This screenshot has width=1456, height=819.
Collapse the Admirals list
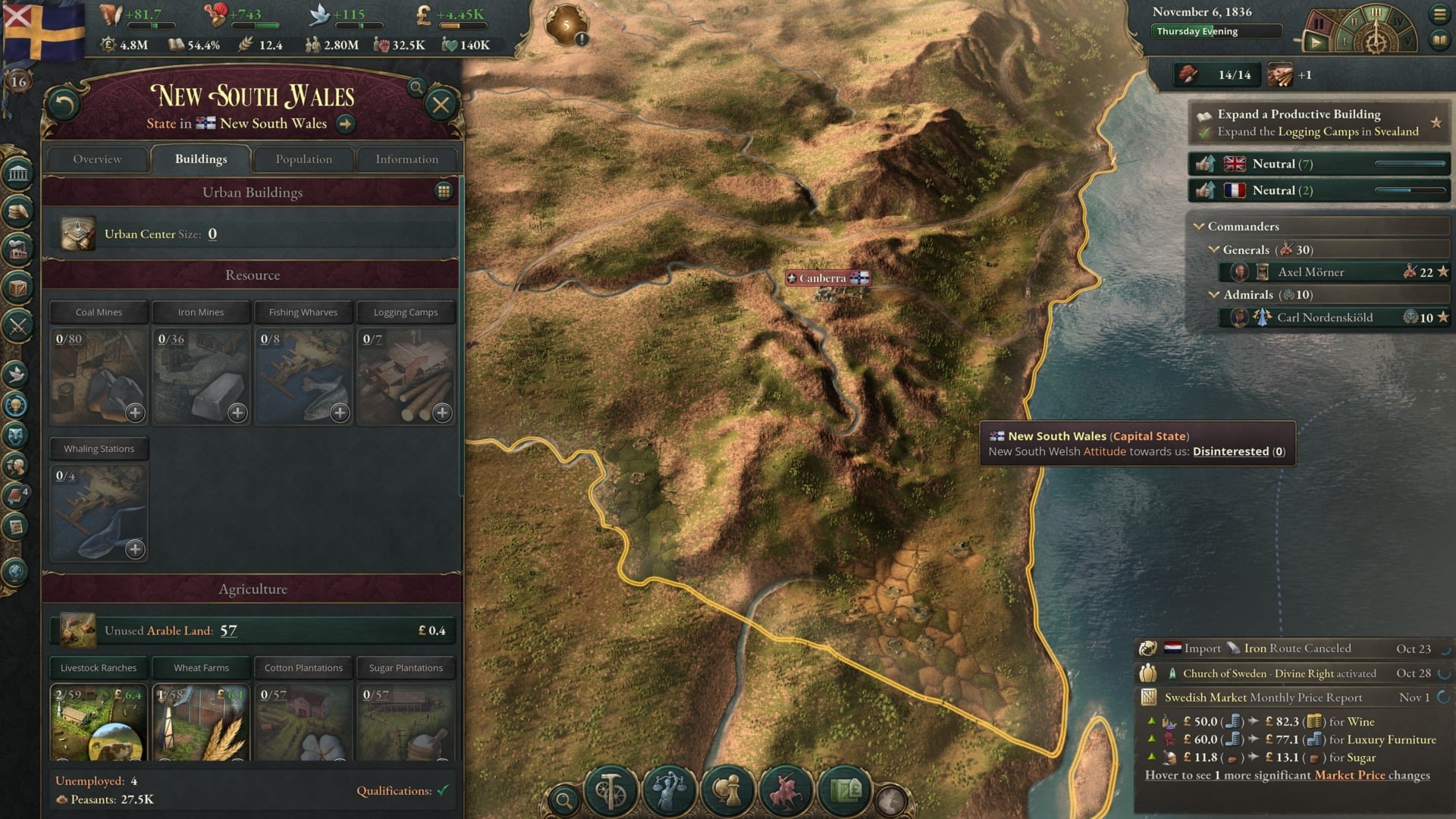click(1214, 294)
